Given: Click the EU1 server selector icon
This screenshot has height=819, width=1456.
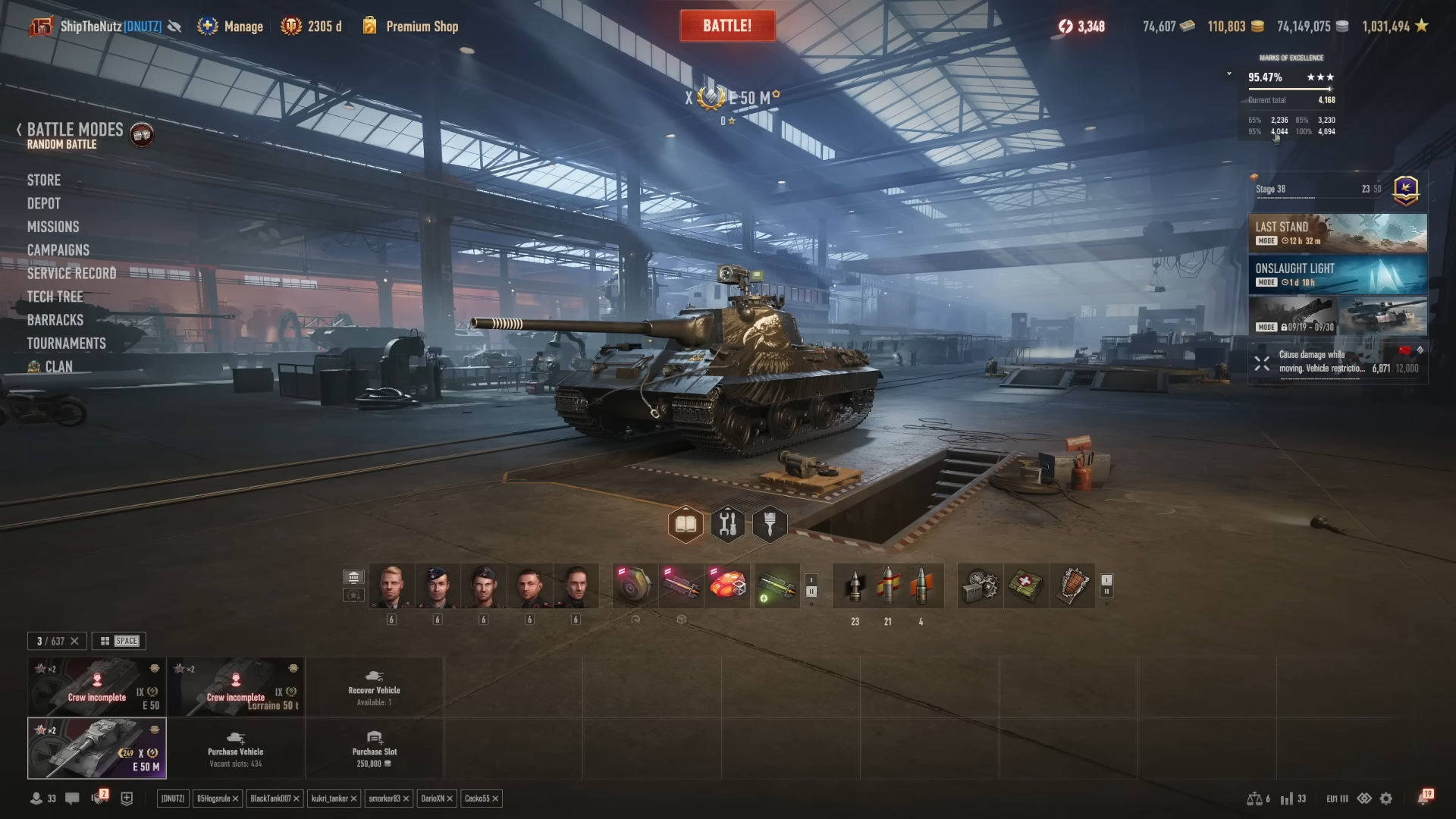Looking at the screenshot, I should pyautogui.click(x=1335, y=798).
